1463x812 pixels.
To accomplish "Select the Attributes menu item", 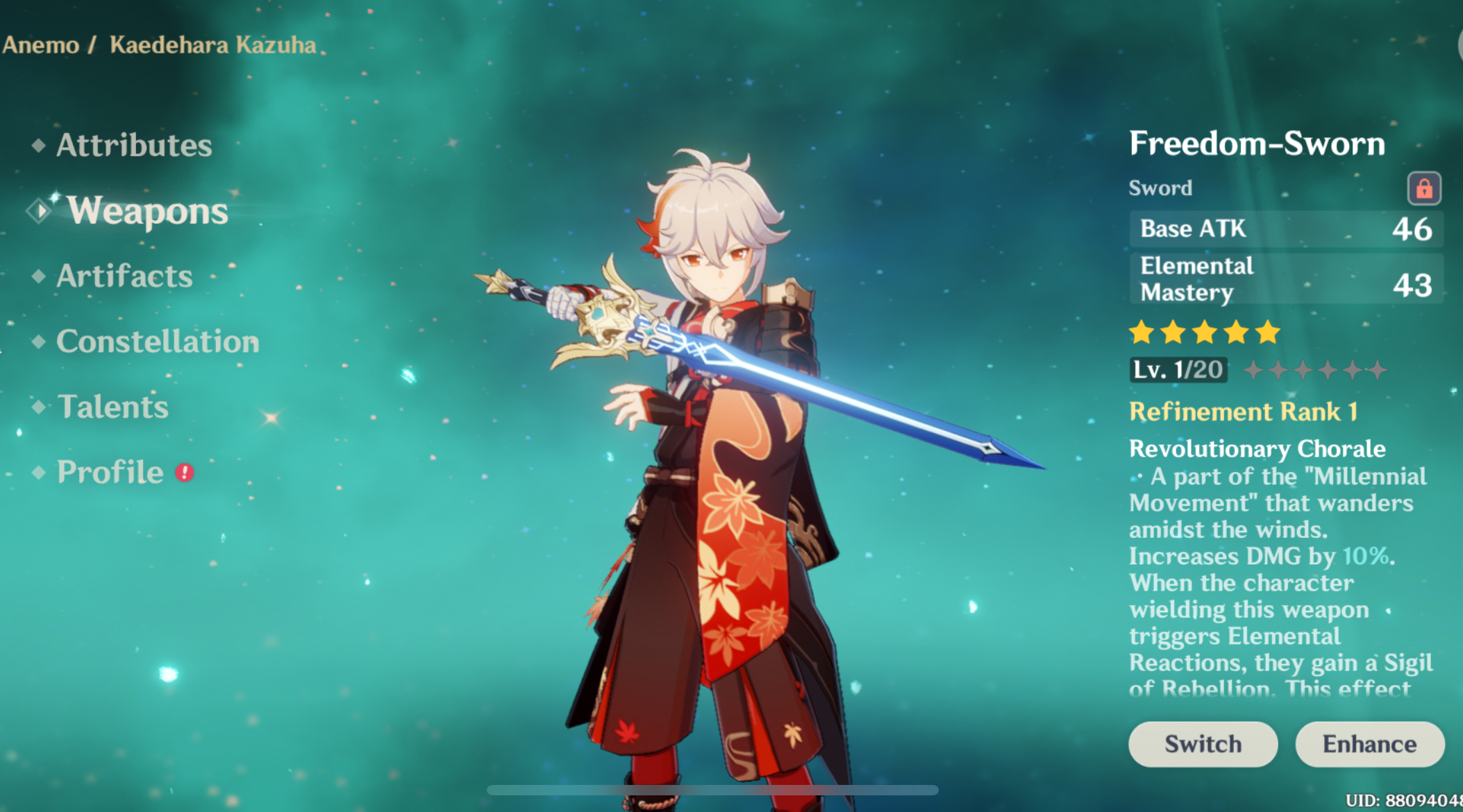I will [x=134, y=146].
